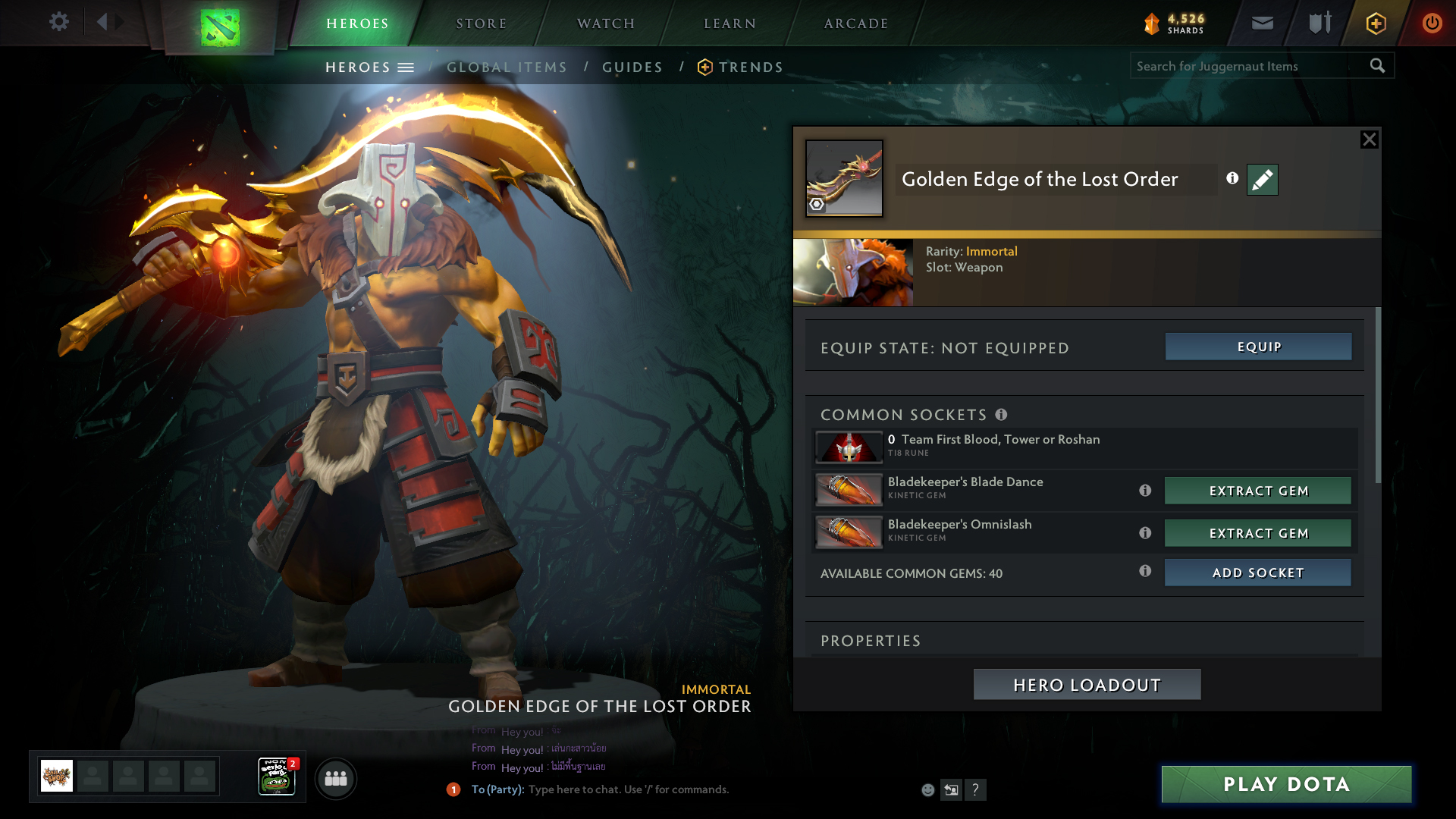Start matchmaking with Play Dota
1456x819 pixels.
pos(1286,784)
